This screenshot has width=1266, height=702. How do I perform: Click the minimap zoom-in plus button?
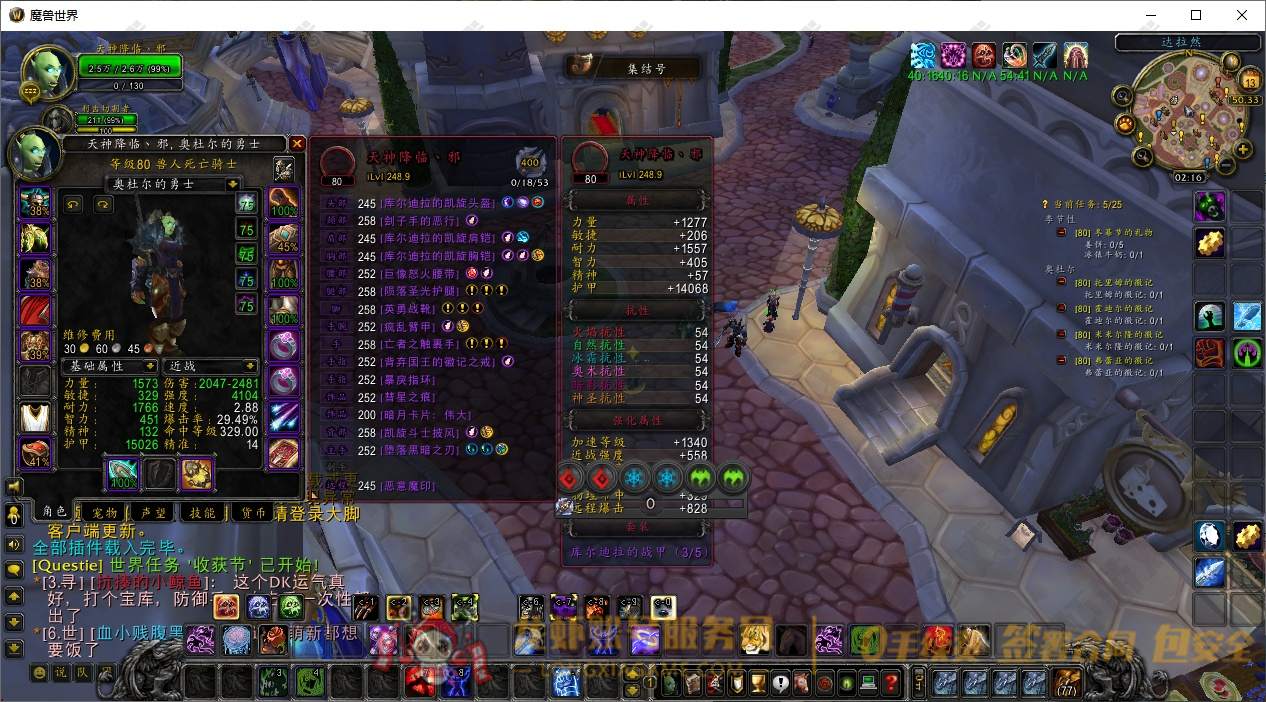click(1243, 150)
